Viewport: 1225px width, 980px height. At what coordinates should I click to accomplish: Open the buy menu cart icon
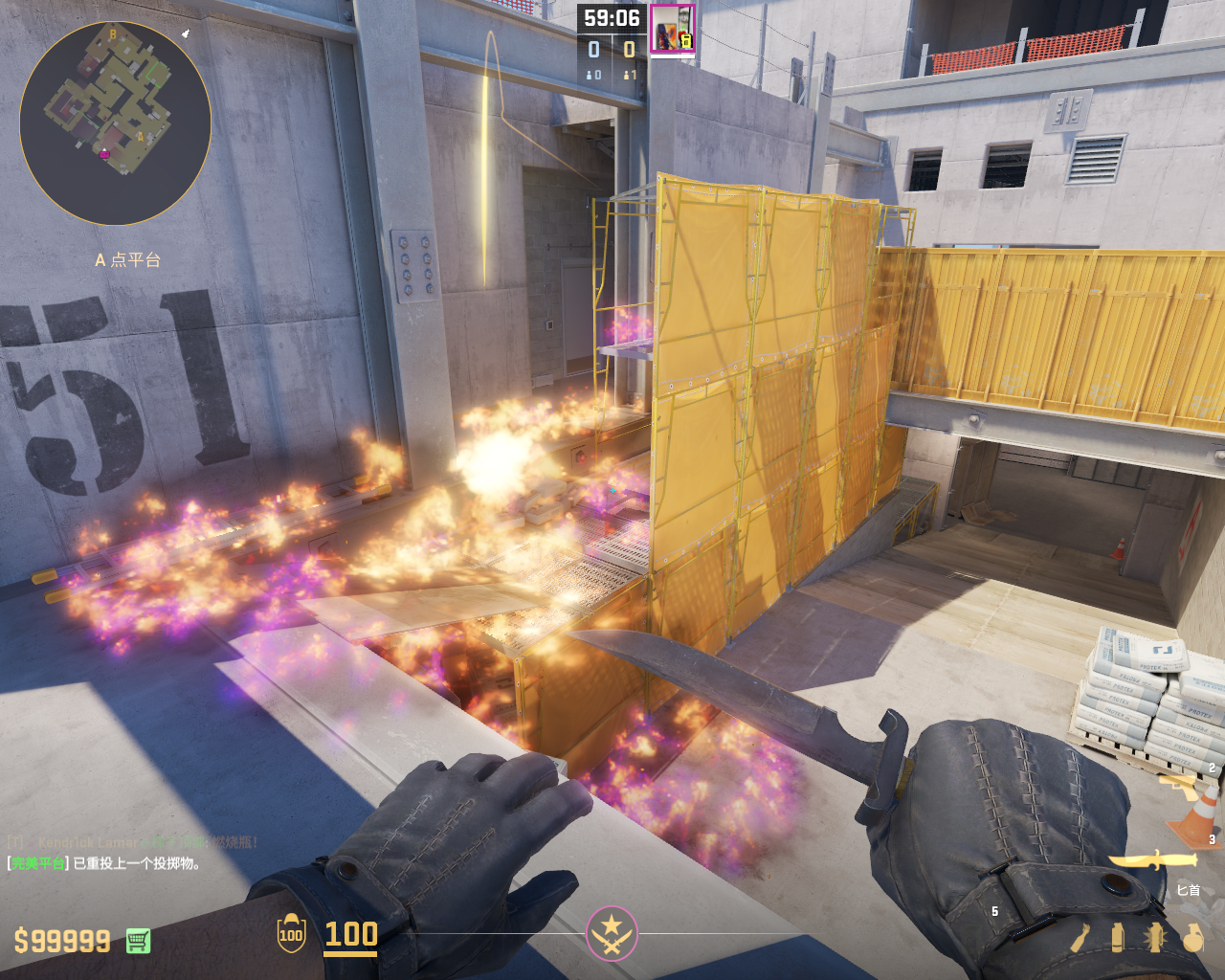click(x=138, y=942)
